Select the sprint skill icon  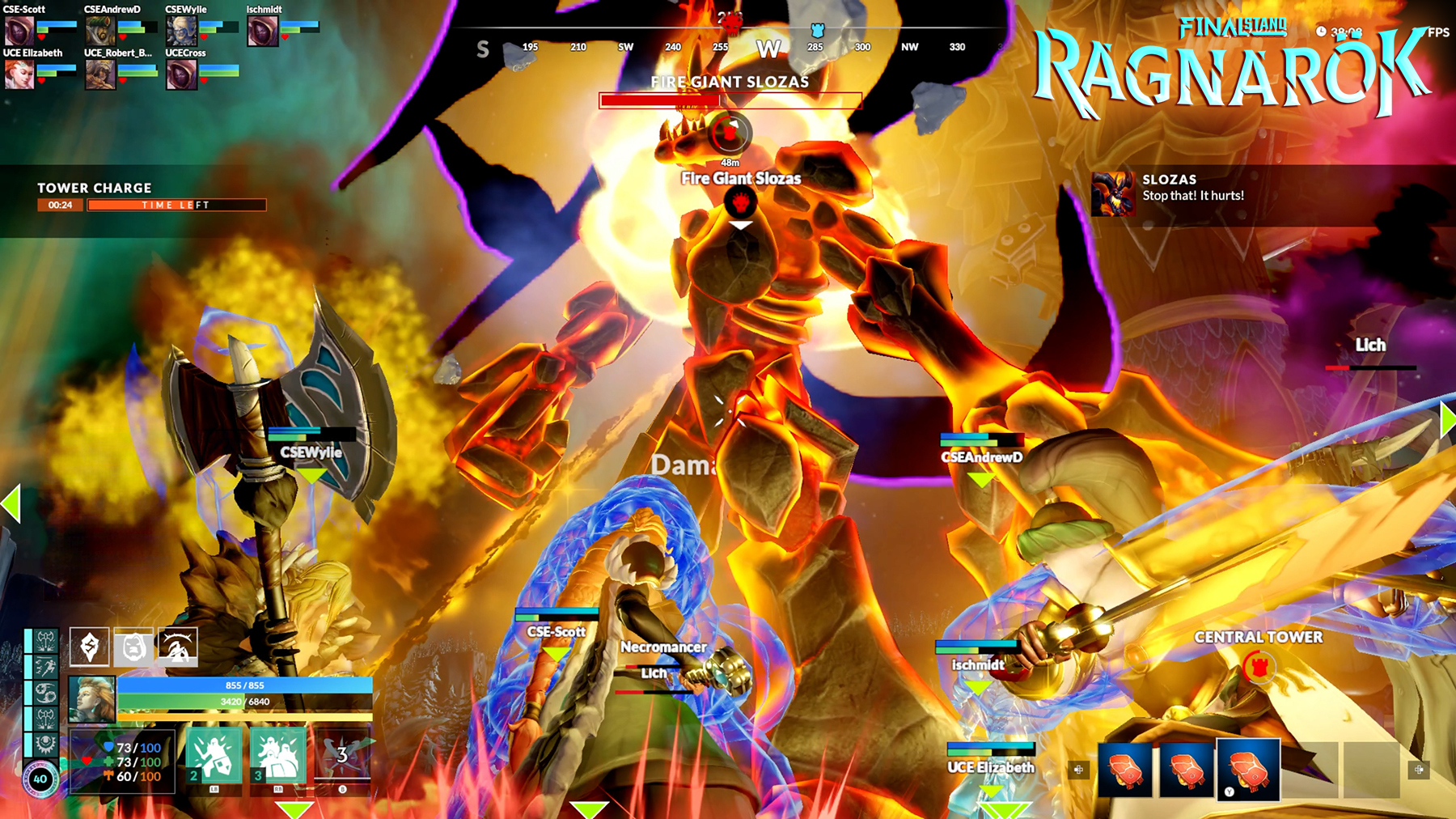tap(45, 665)
